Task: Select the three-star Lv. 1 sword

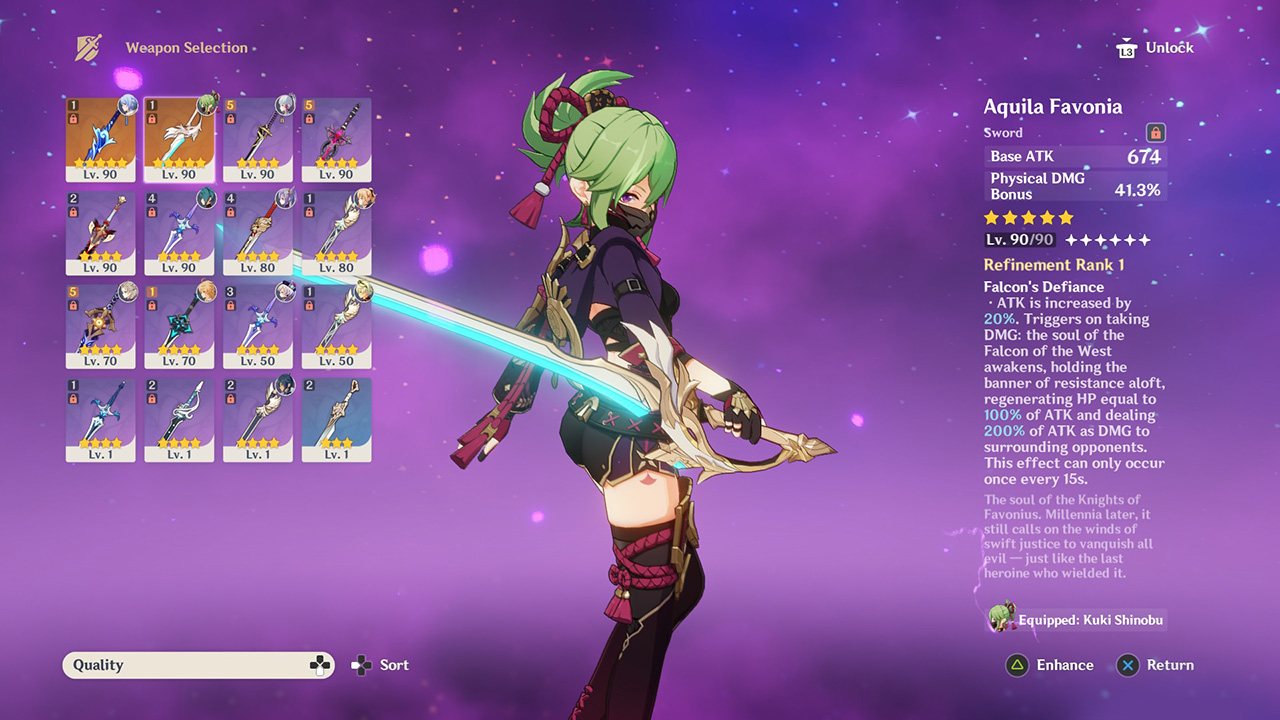Action: pos(336,416)
